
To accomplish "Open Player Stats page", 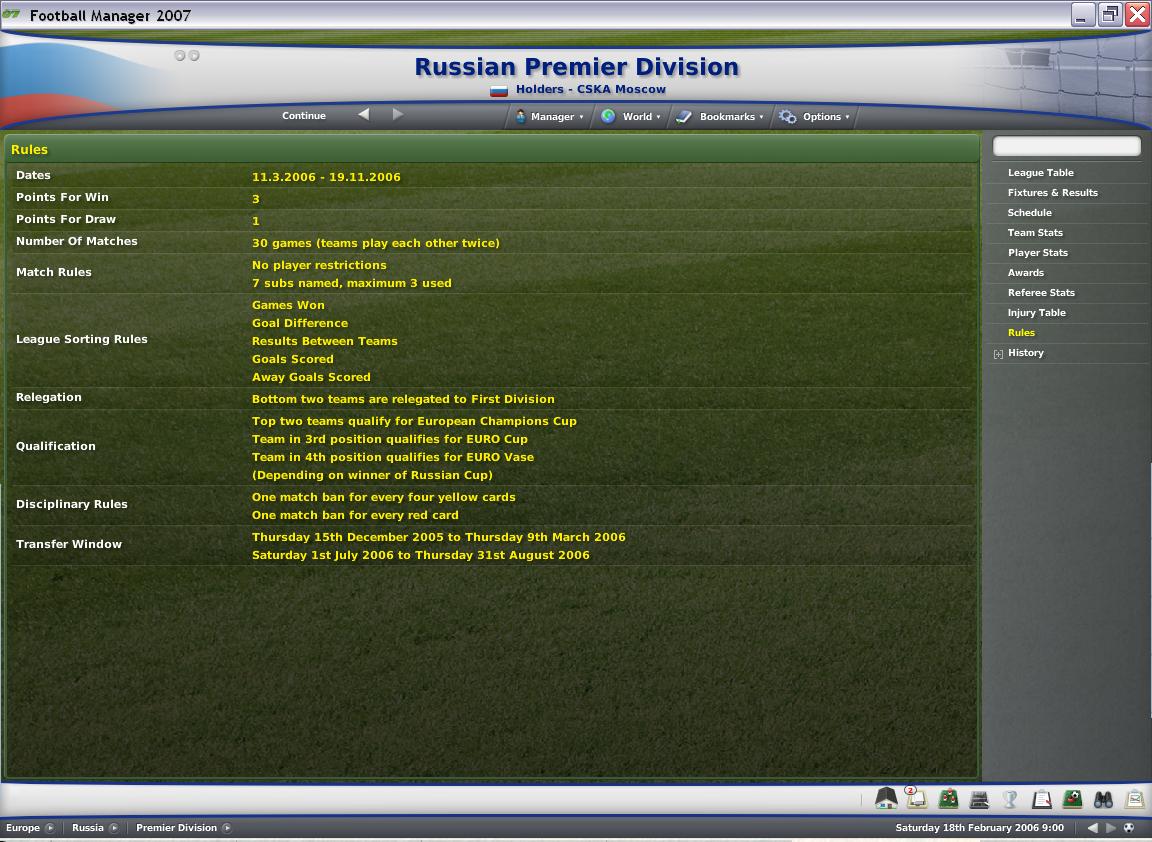I will [x=1037, y=253].
